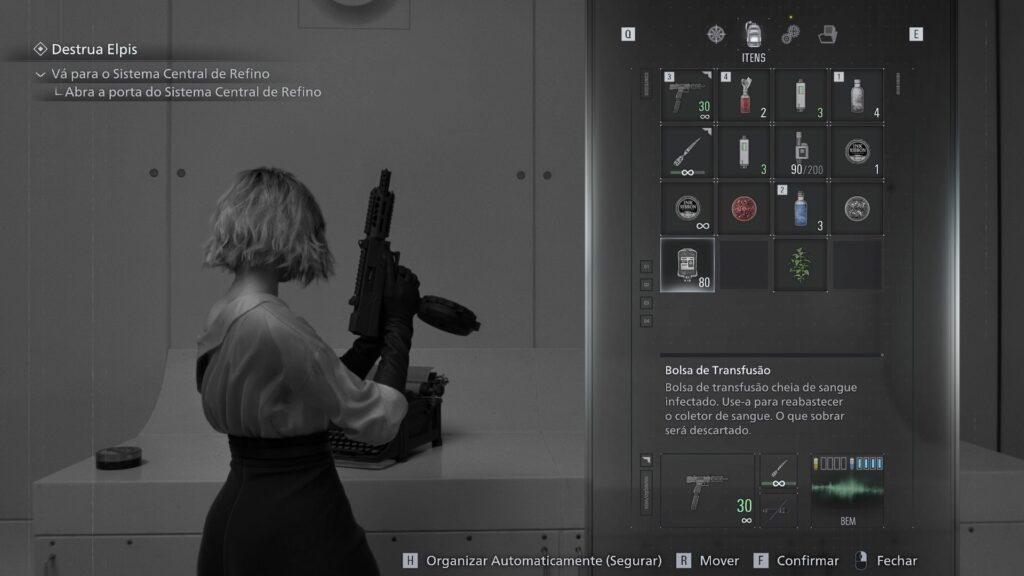Open the files folder tab

[828, 34]
